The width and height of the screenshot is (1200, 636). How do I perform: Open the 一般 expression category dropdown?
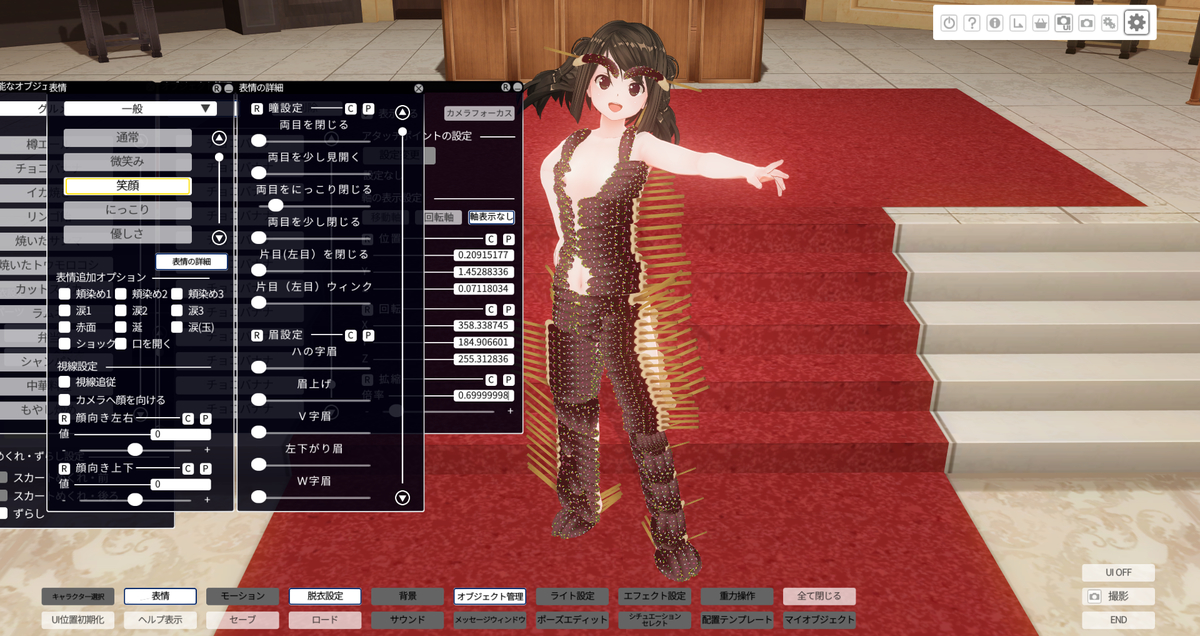coord(141,108)
